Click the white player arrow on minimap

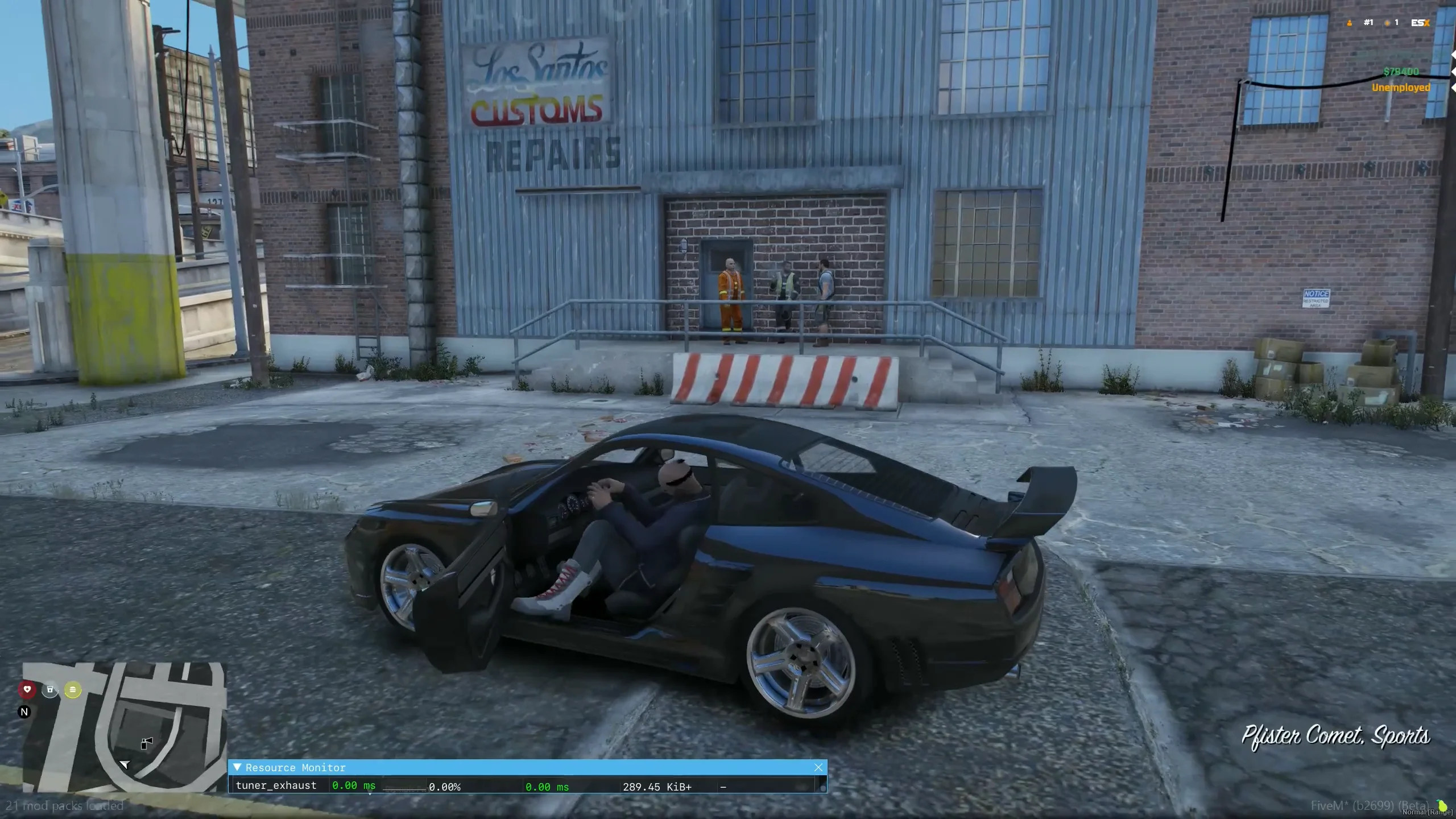(125, 764)
